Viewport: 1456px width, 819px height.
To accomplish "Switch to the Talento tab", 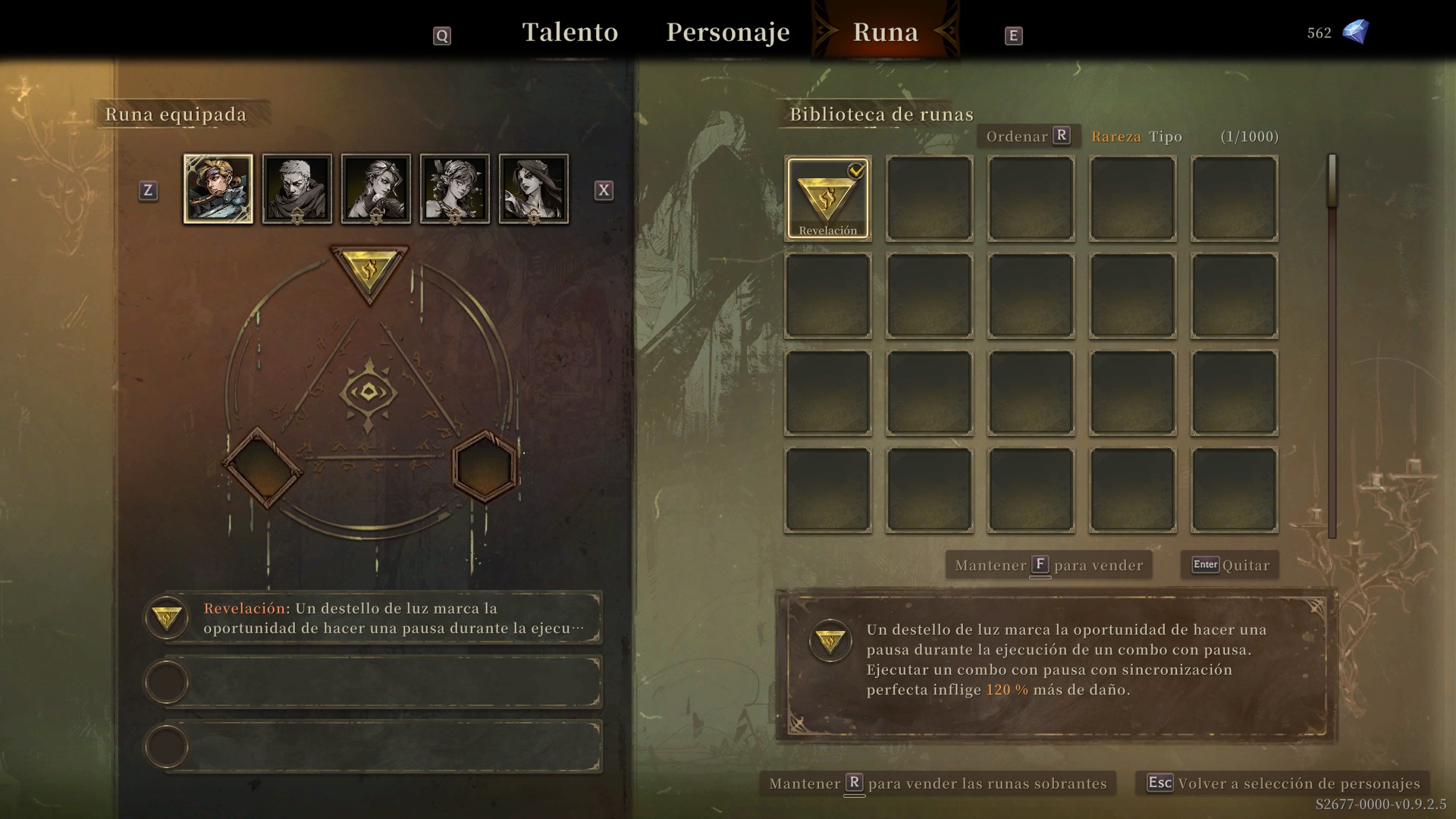I will coord(570,33).
